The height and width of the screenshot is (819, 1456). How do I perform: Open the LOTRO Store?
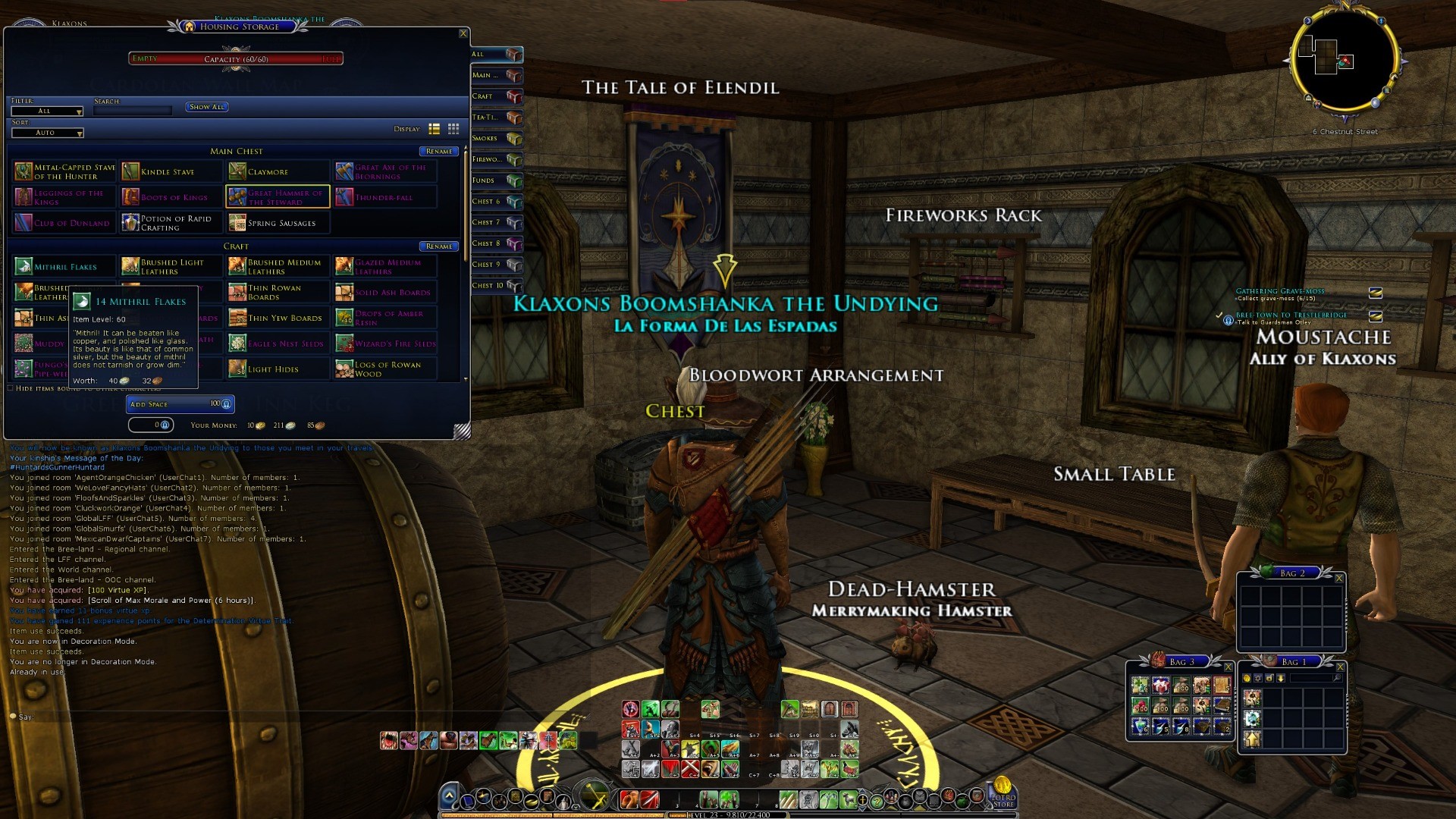coord(1003,791)
